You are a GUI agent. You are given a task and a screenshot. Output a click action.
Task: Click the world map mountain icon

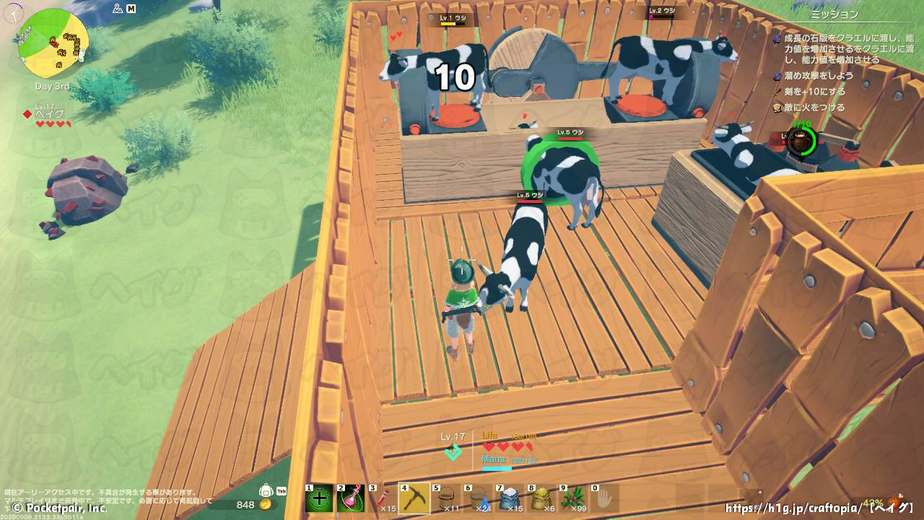coord(118,8)
